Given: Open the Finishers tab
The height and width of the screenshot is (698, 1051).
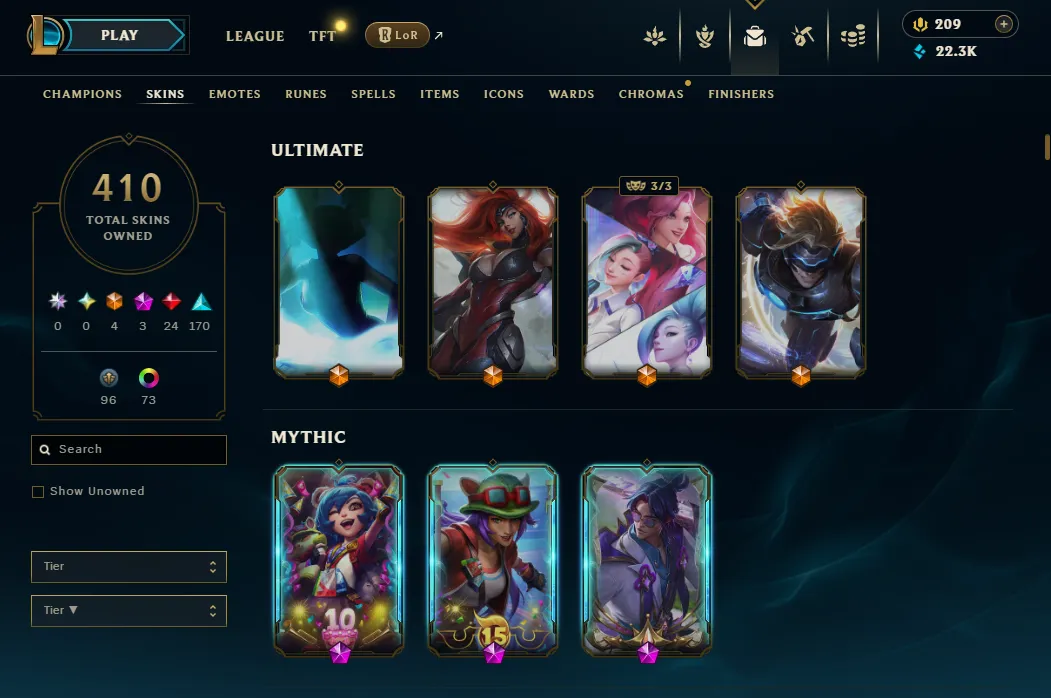Looking at the screenshot, I should [741, 94].
